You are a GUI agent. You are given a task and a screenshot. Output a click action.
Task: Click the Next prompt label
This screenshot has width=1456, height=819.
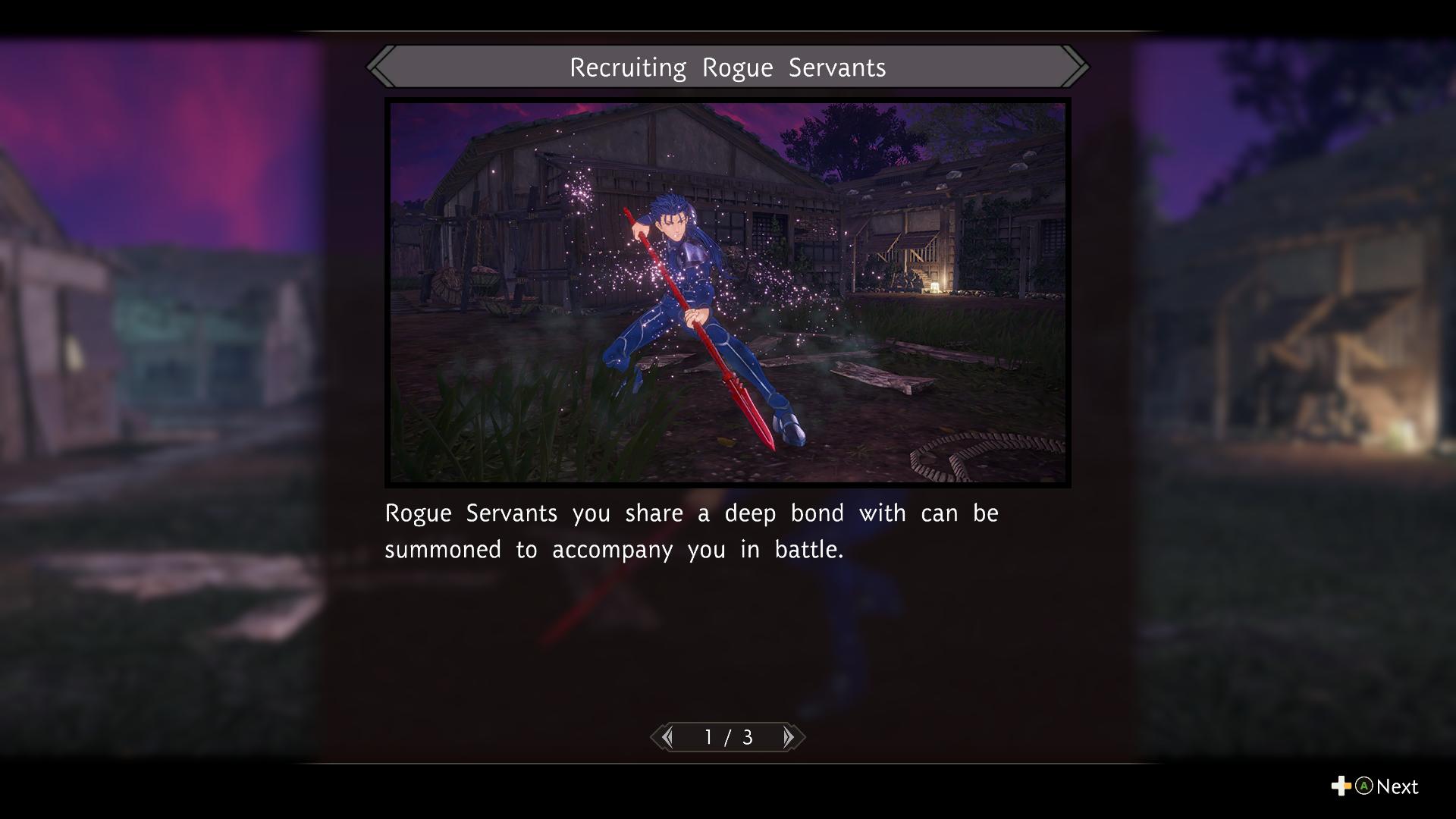point(1396,787)
